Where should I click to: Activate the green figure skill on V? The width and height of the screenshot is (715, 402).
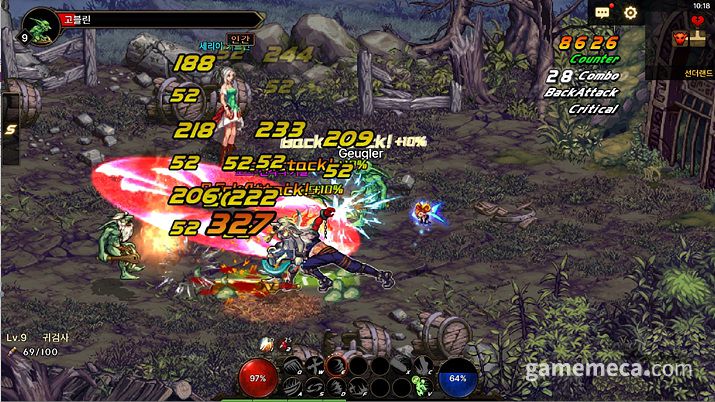click(x=420, y=386)
